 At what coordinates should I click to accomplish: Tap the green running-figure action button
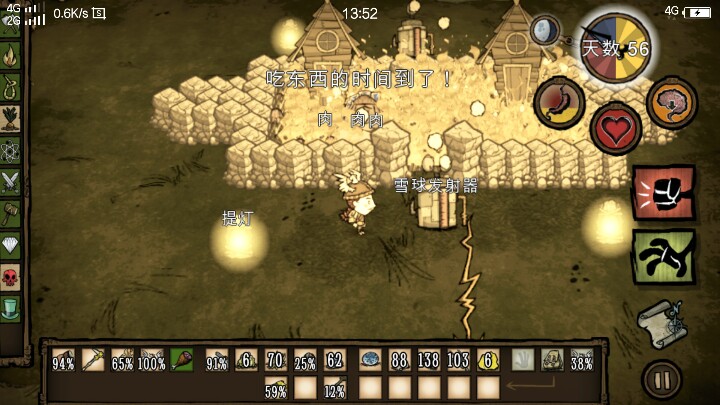pyautogui.click(x=657, y=257)
